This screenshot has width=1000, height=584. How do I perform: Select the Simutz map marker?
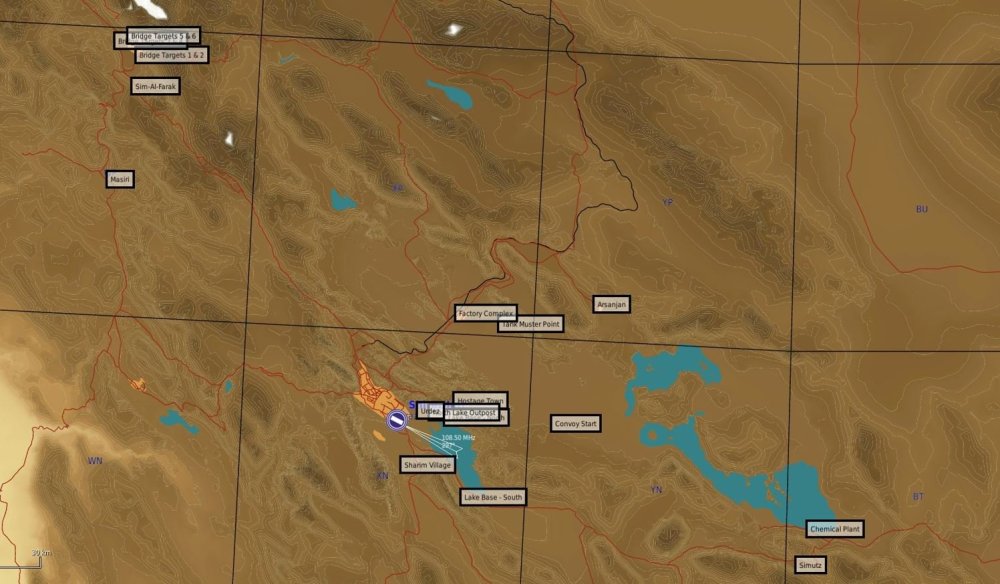(x=811, y=565)
